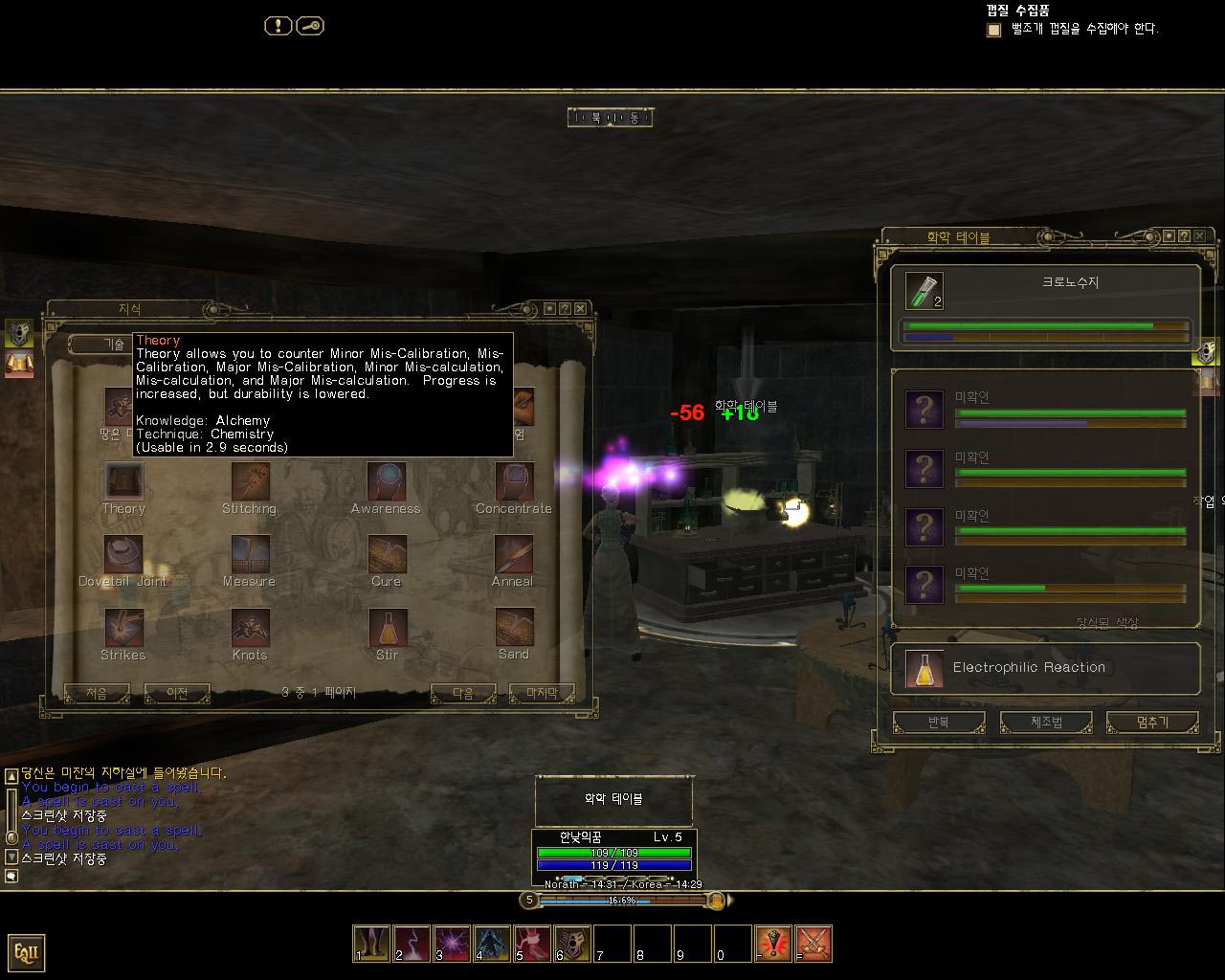Open the EQII main menu button

click(26, 952)
